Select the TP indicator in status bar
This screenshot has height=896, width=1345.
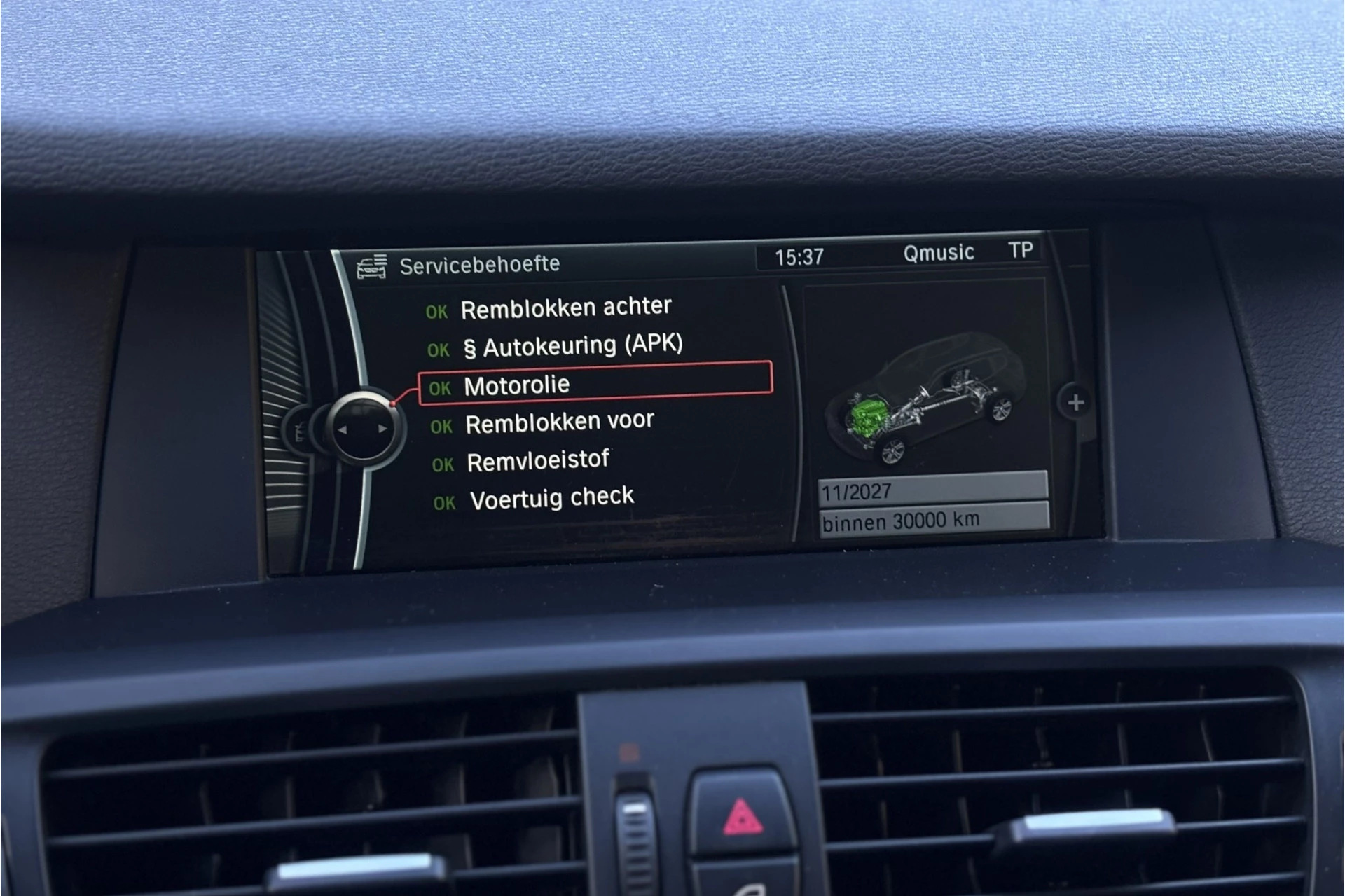(1021, 250)
